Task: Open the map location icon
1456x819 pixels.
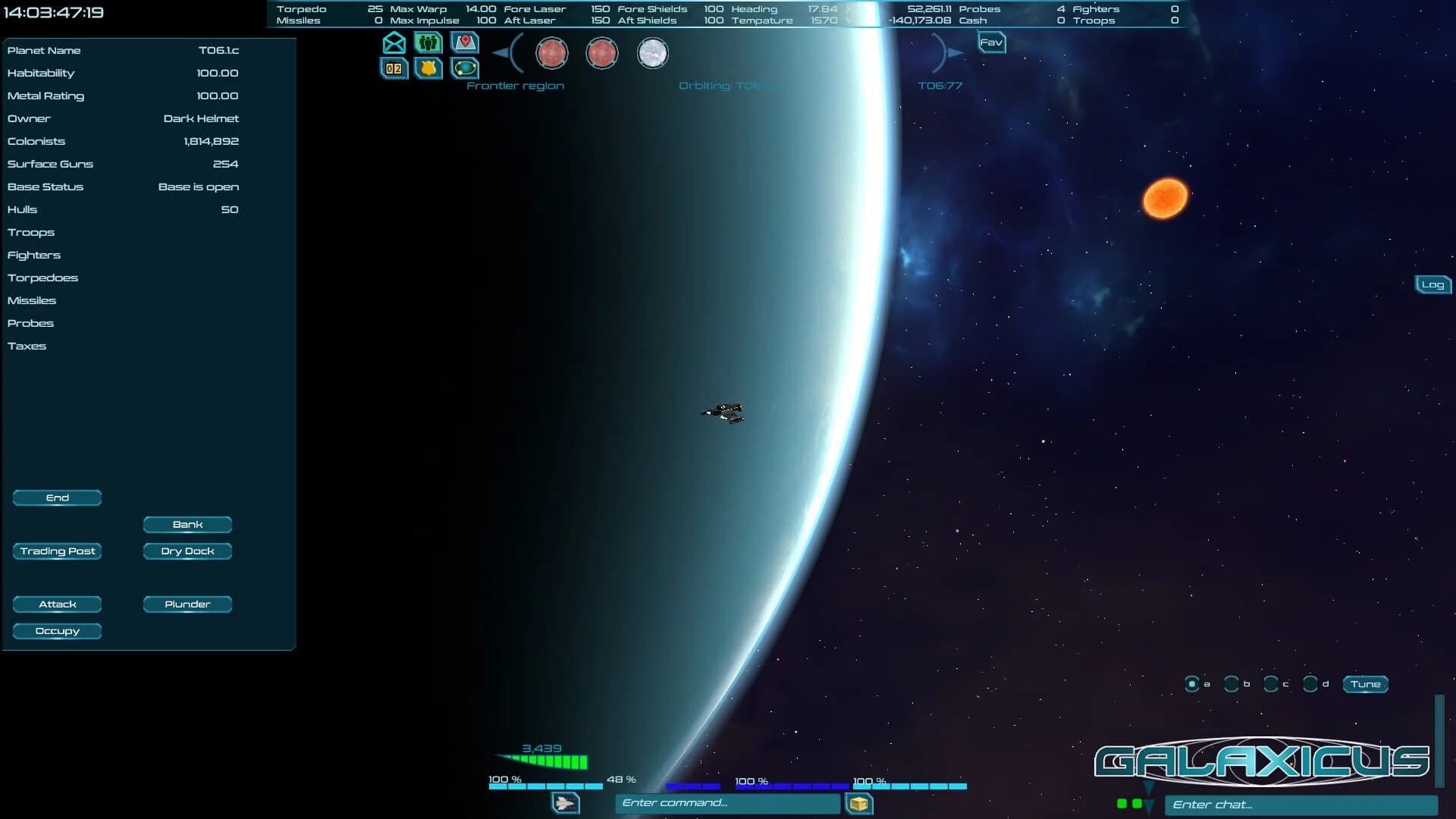Action: [x=463, y=43]
